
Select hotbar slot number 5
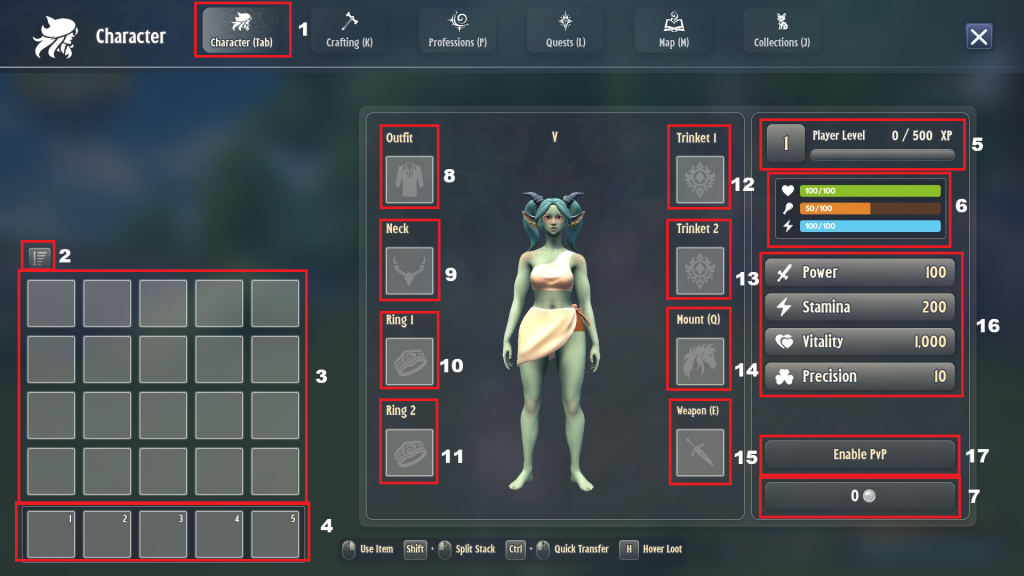coord(275,534)
